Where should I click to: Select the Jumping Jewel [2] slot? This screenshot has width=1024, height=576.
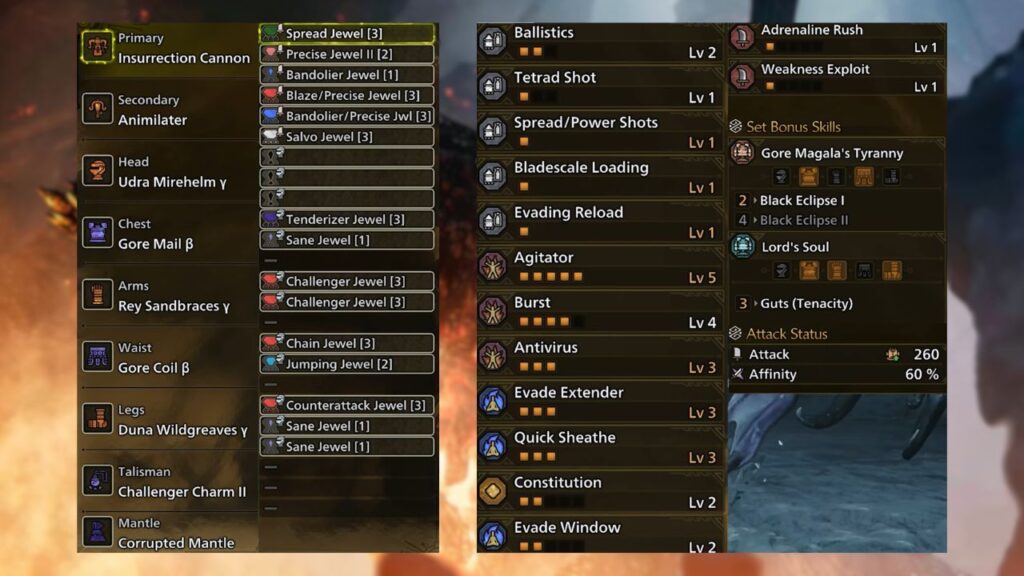346,364
